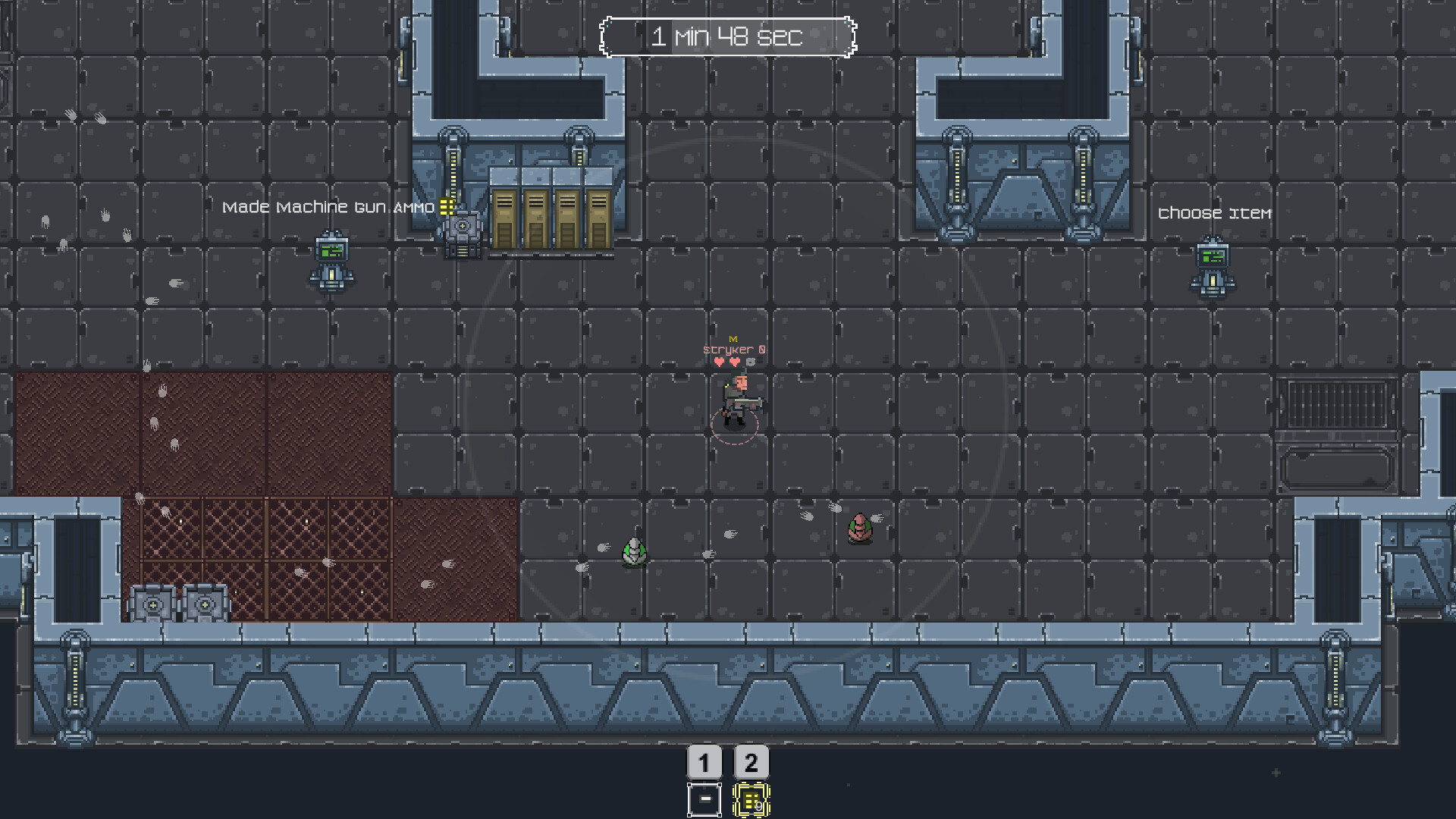Viewport: 1456px width, 819px height.
Task: Click the shield icon next to Stryker's hearts
Action: coord(751,362)
